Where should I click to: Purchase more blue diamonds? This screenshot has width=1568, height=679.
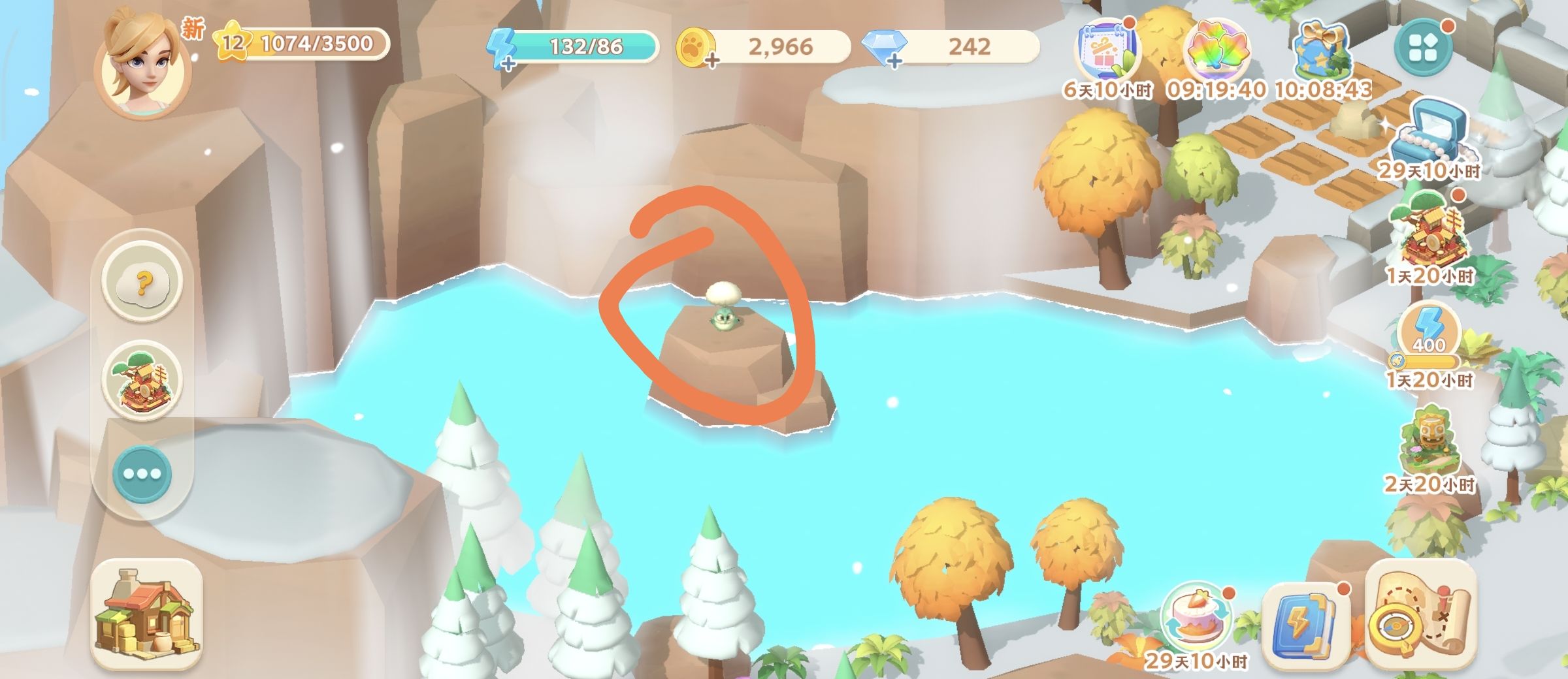[894, 61]
